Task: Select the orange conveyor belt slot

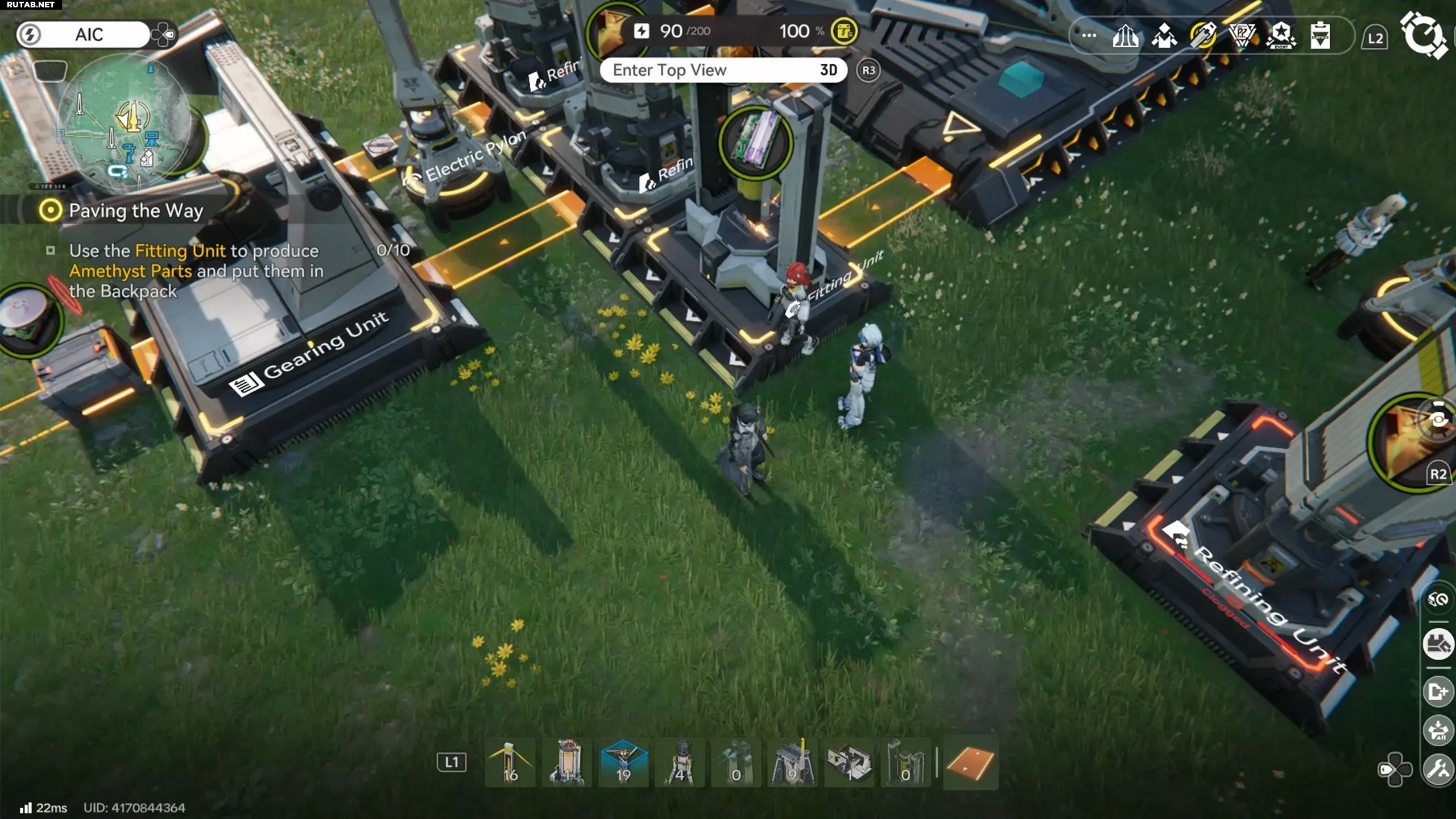Action: click(970, 763)
